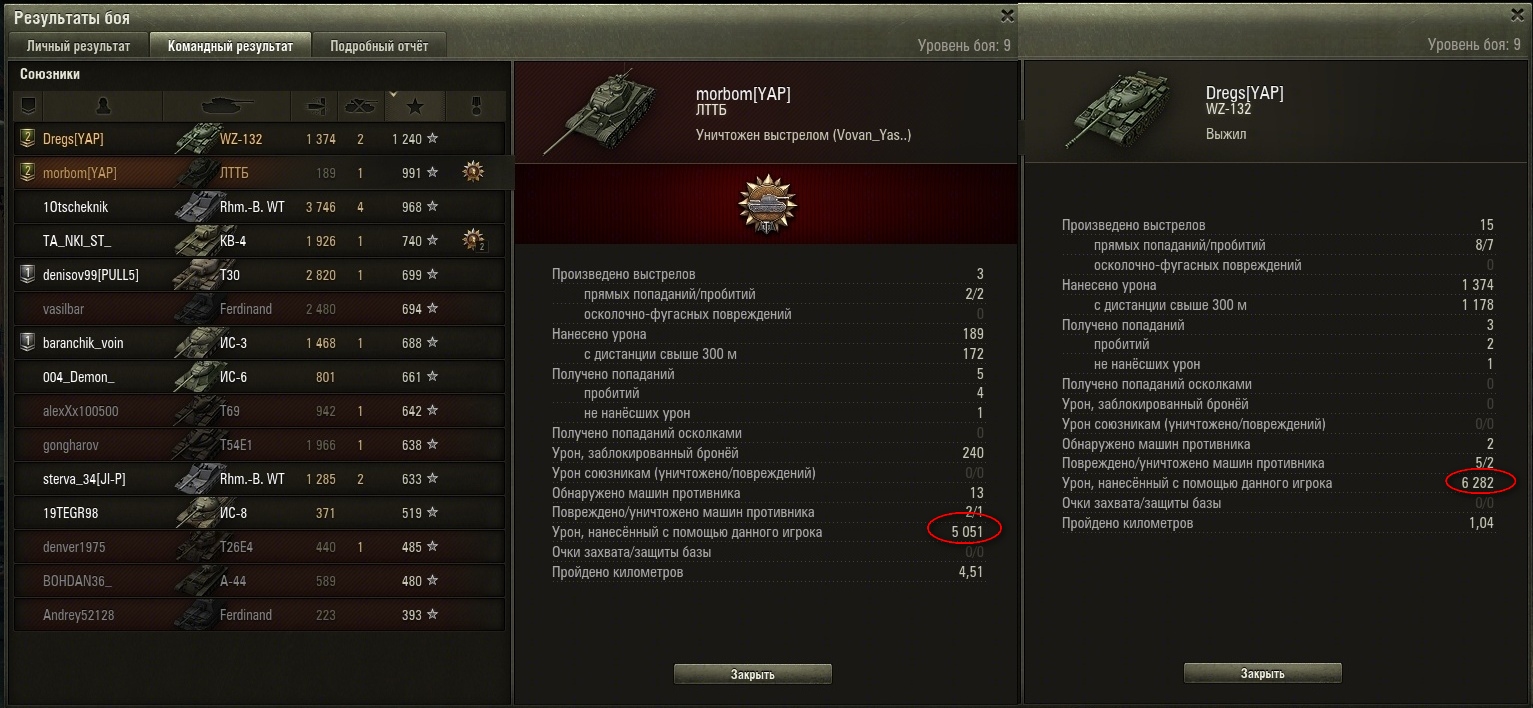1533x708 pixels.
Task: Sort allies by experience star column
Action: point(415,105)
